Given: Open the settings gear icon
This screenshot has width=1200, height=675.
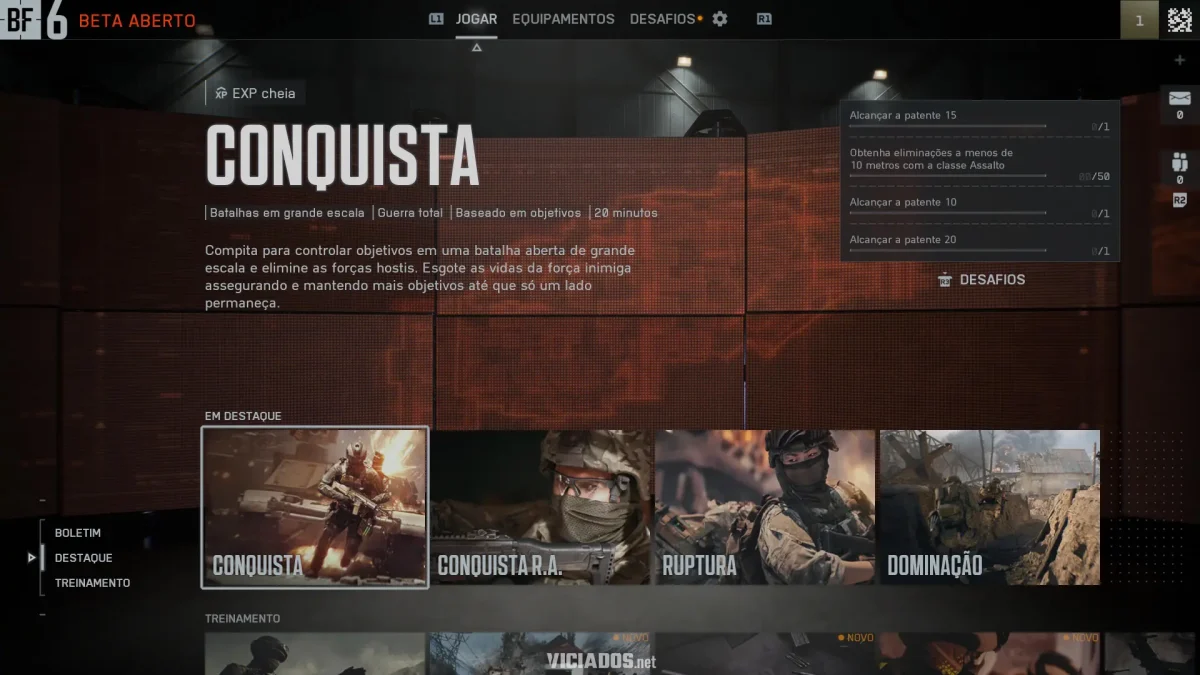Looking at the screenshot, I should coord(720,19).
